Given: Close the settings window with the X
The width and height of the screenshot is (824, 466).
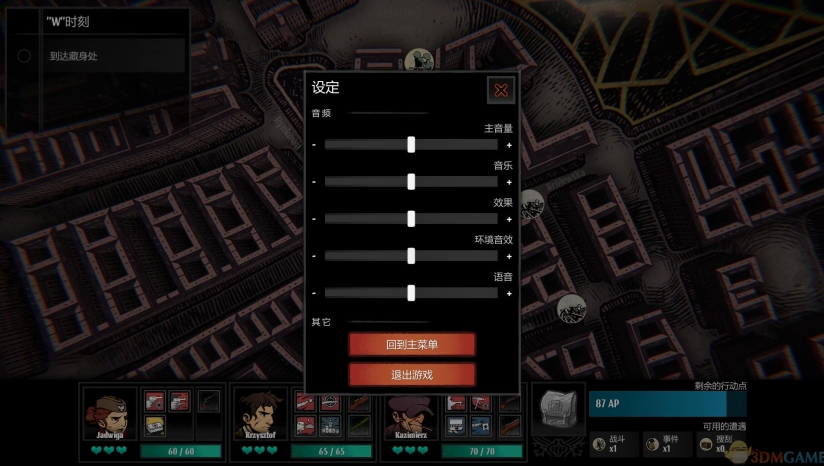Looking at the screenshot, I should (x=501, y=90).
